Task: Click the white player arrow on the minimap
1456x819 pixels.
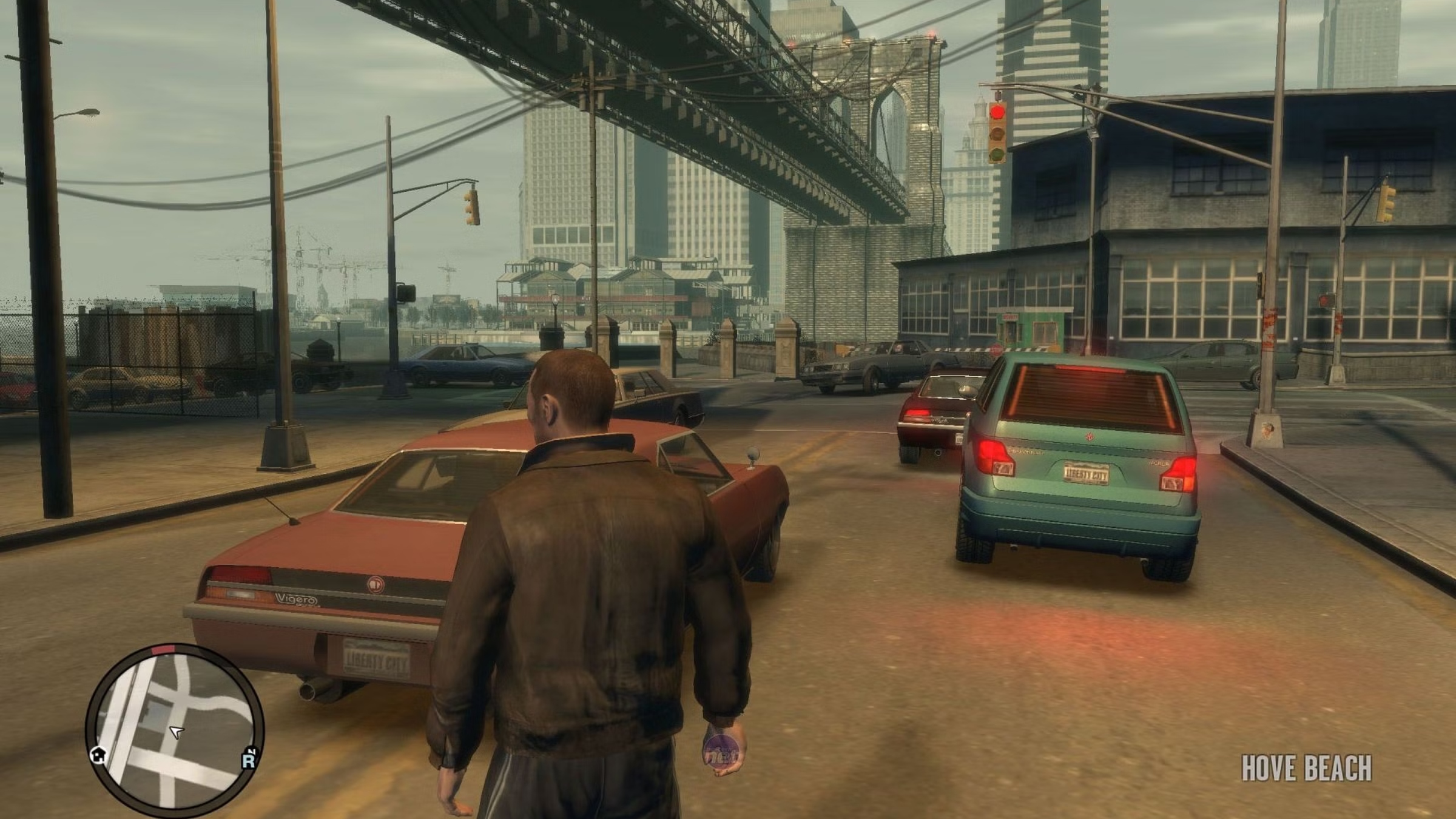Action: pyautogui.click(x=177, y=733)
